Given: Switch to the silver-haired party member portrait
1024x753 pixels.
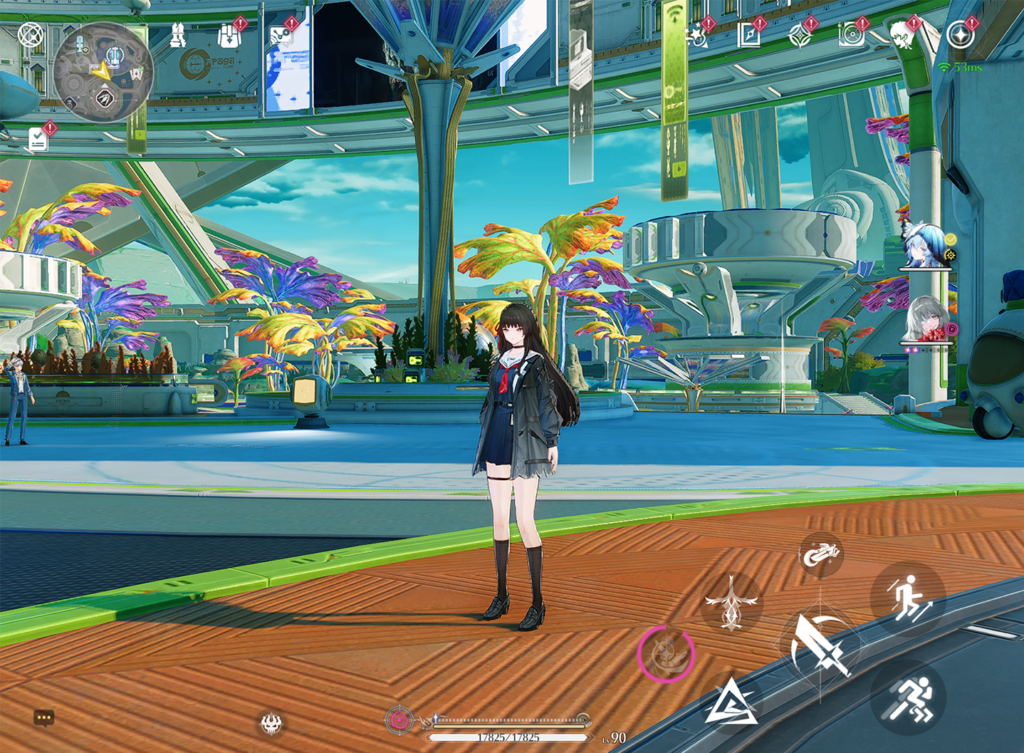Looking at the screenshot, I should pyautogui.click(x=925, y=320).
